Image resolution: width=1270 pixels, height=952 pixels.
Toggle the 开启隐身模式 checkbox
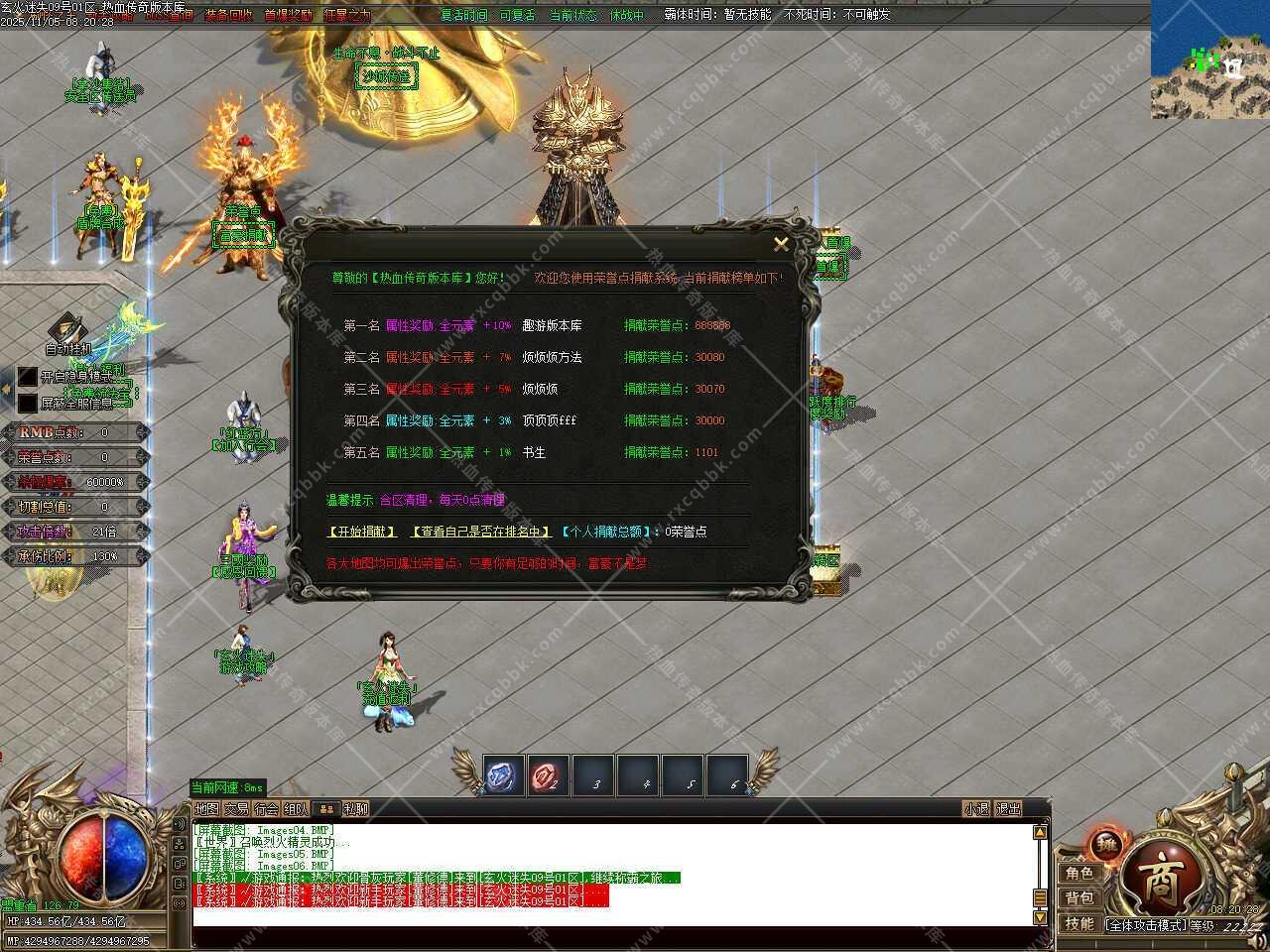pos(28,378)
